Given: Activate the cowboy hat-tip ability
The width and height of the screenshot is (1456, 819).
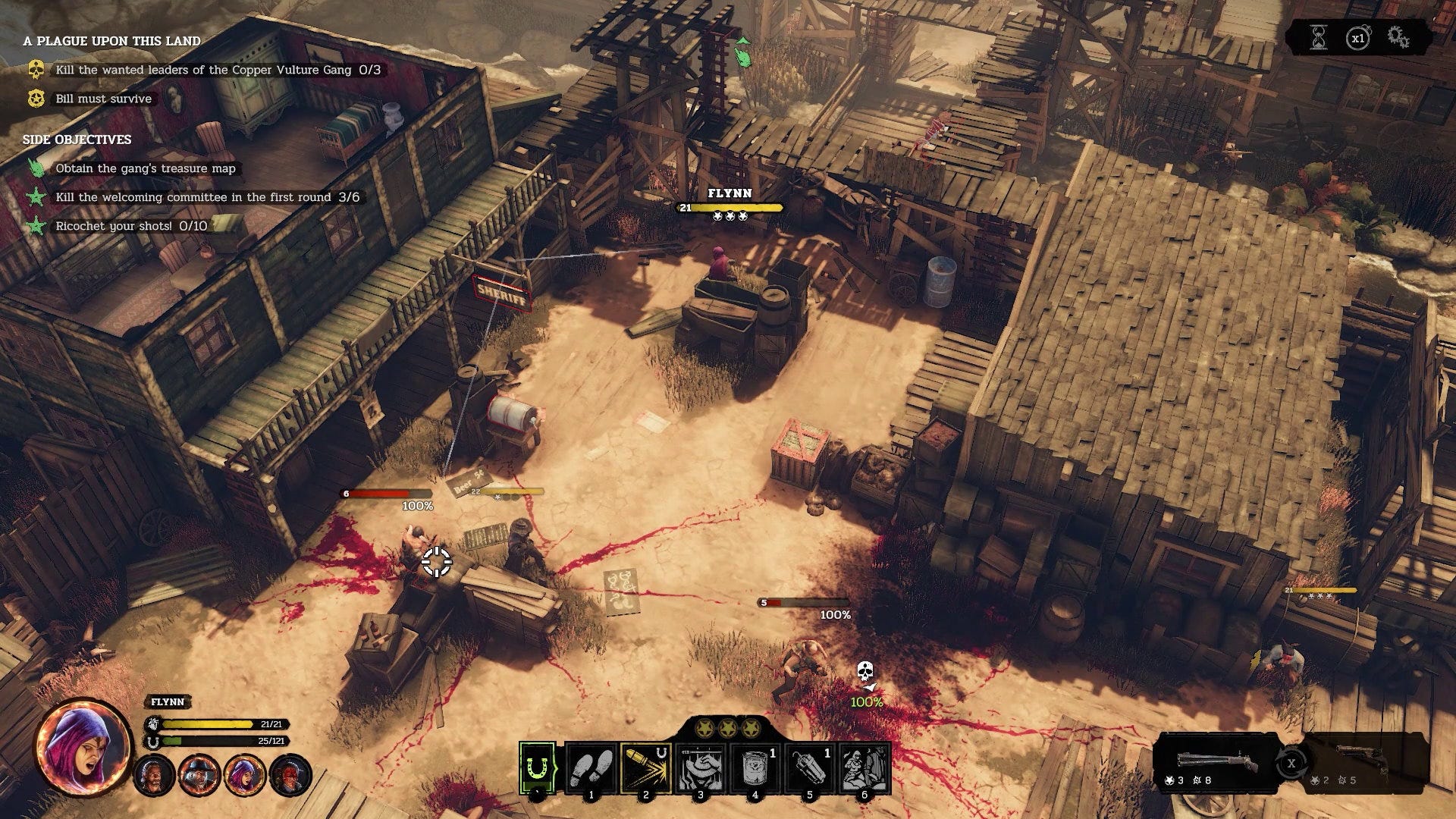Looking at the screenshot, I should click(x=700, y=767).
